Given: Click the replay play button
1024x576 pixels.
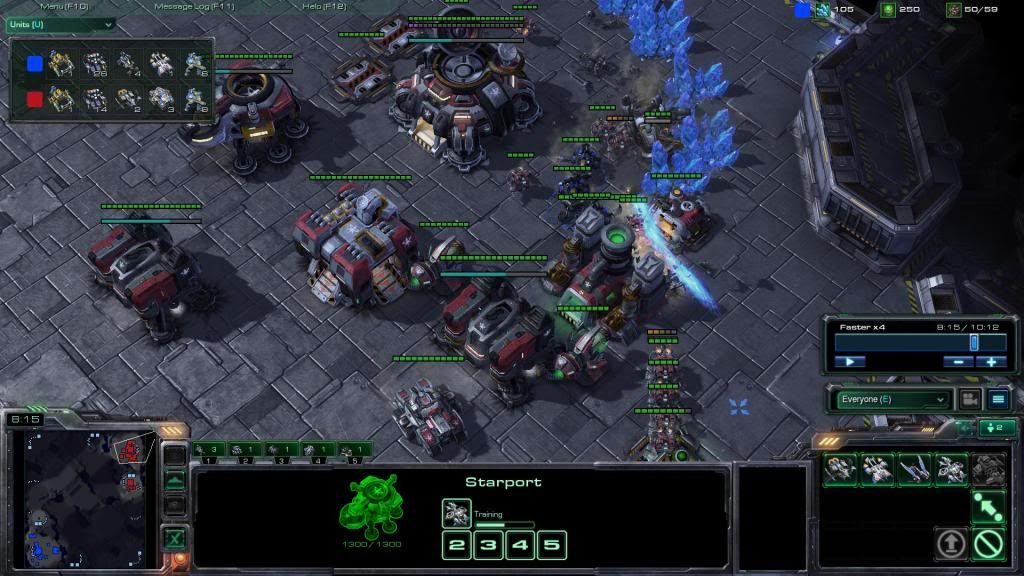Looking at the screenshot, I should click(x=849, y=361).
